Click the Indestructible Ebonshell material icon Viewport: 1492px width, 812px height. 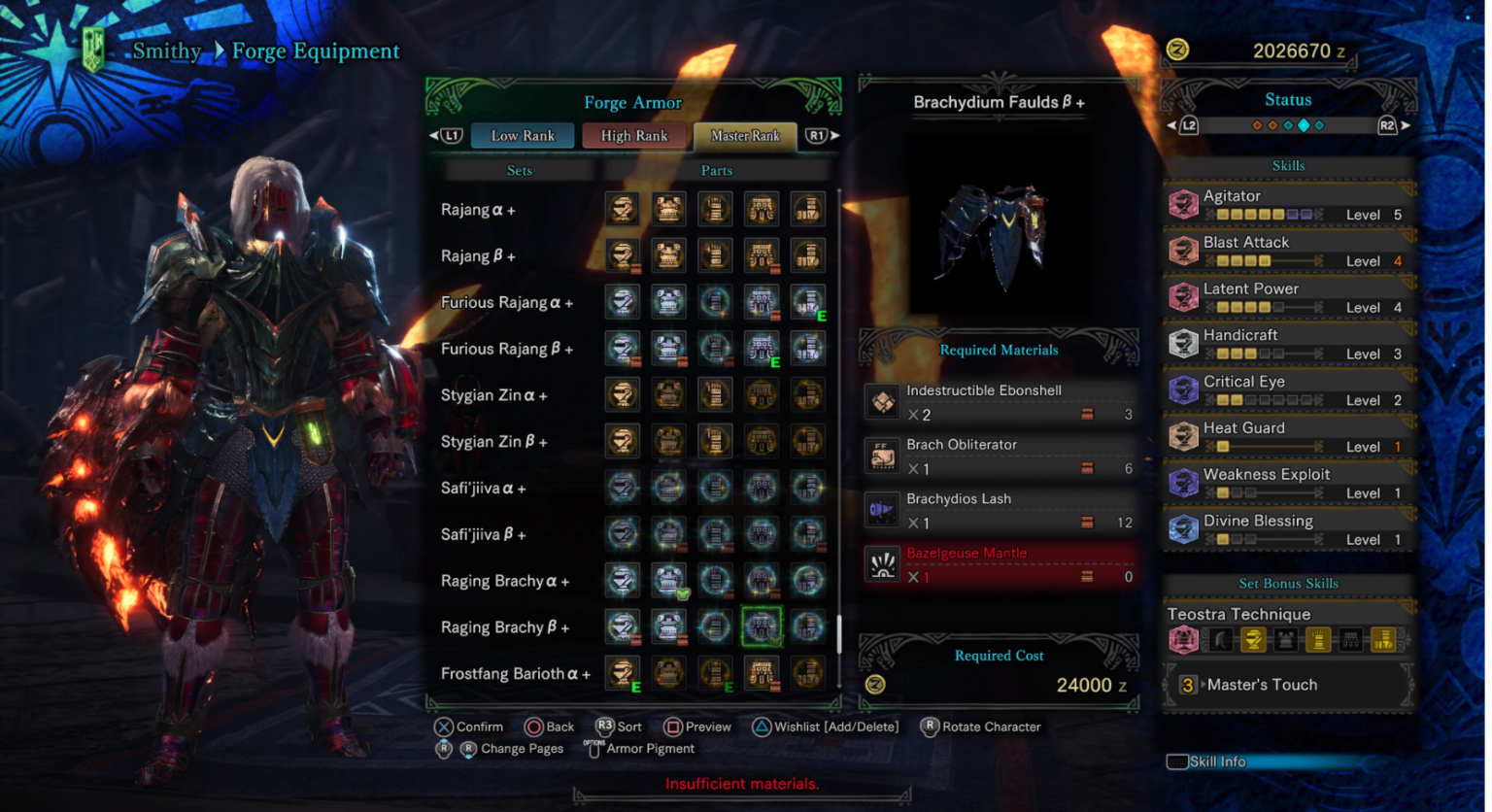pyautogui.click(x=882, y=401)
